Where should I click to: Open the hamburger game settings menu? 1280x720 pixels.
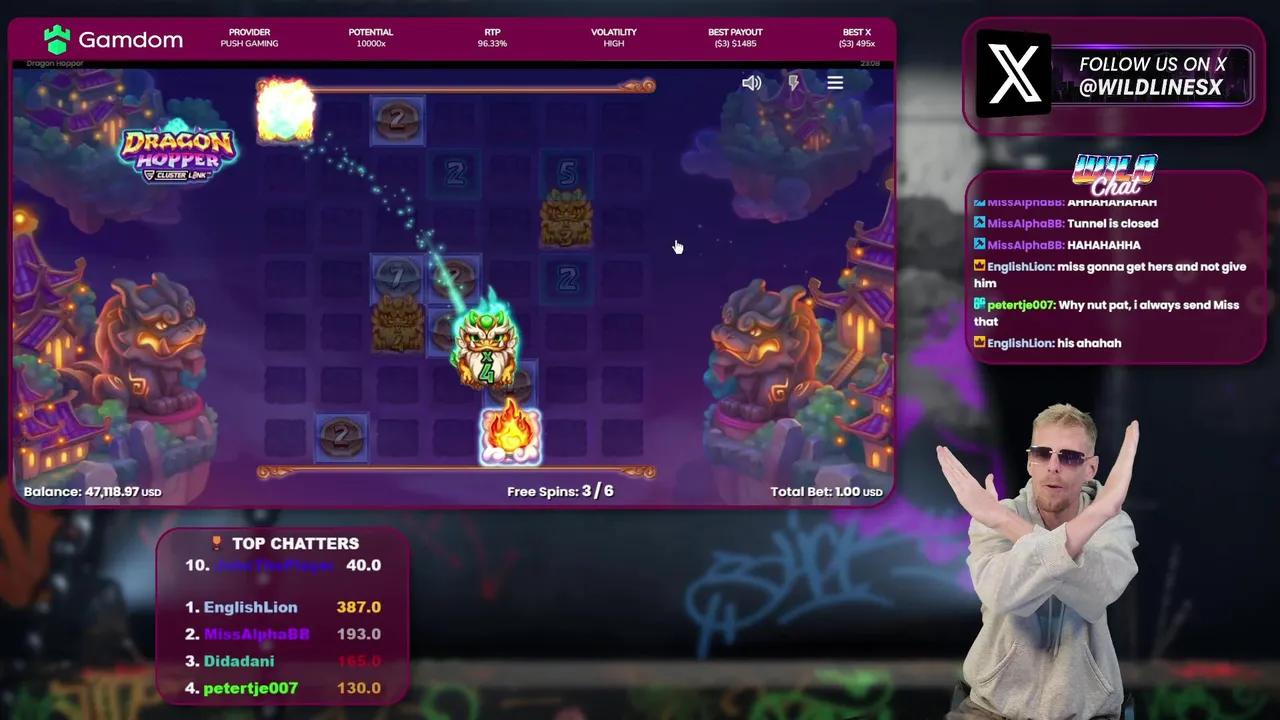(x=835, y=82)
